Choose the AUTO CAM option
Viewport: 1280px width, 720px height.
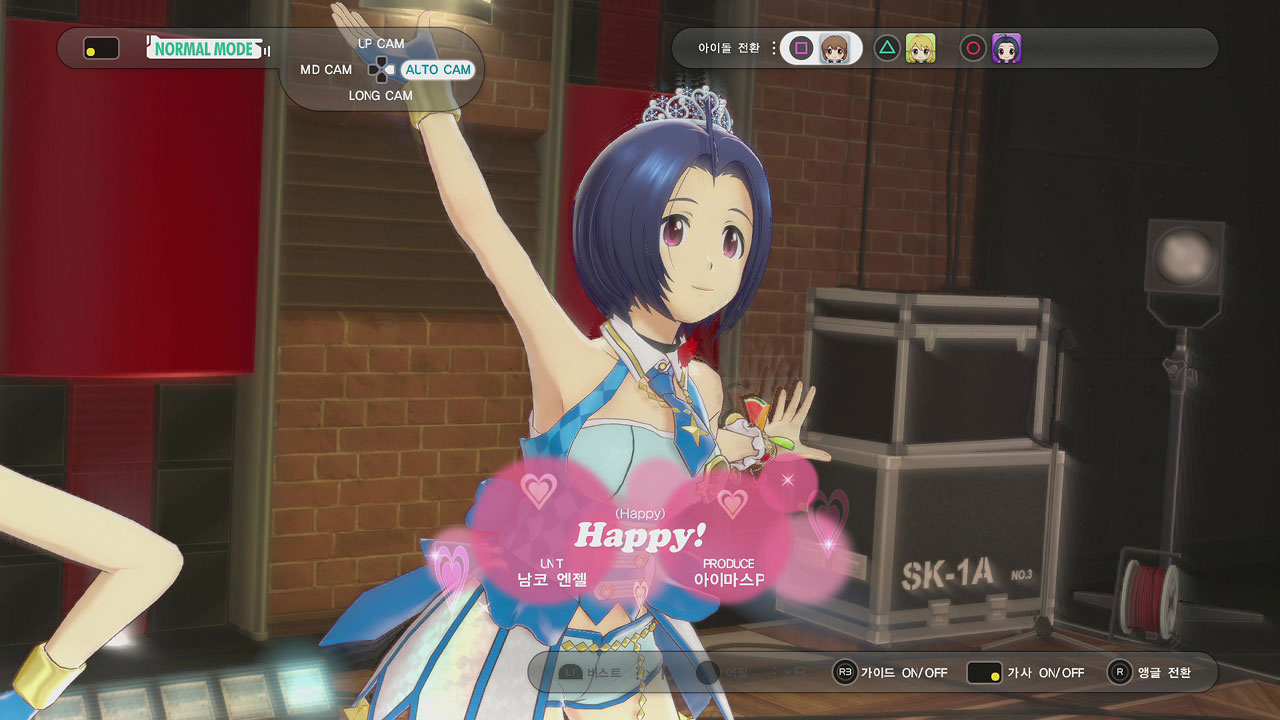(437, 70)
